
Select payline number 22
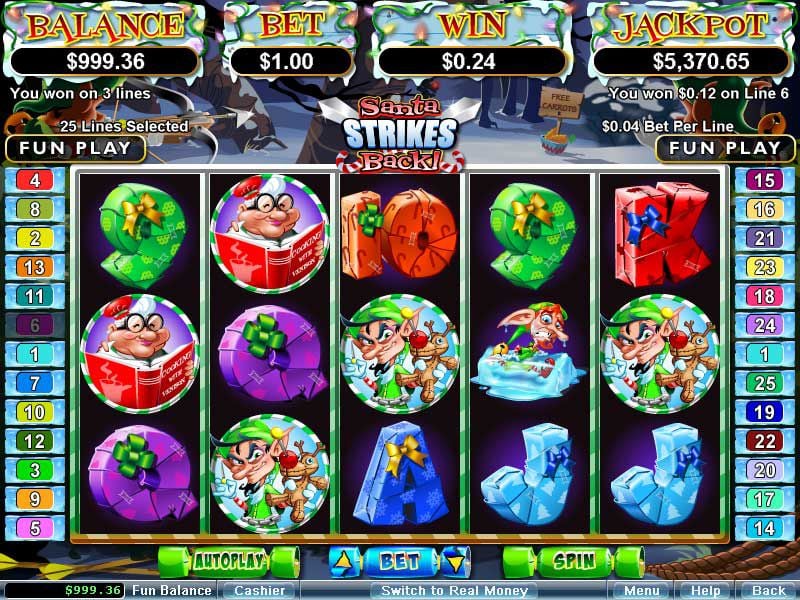pos(764,441)
